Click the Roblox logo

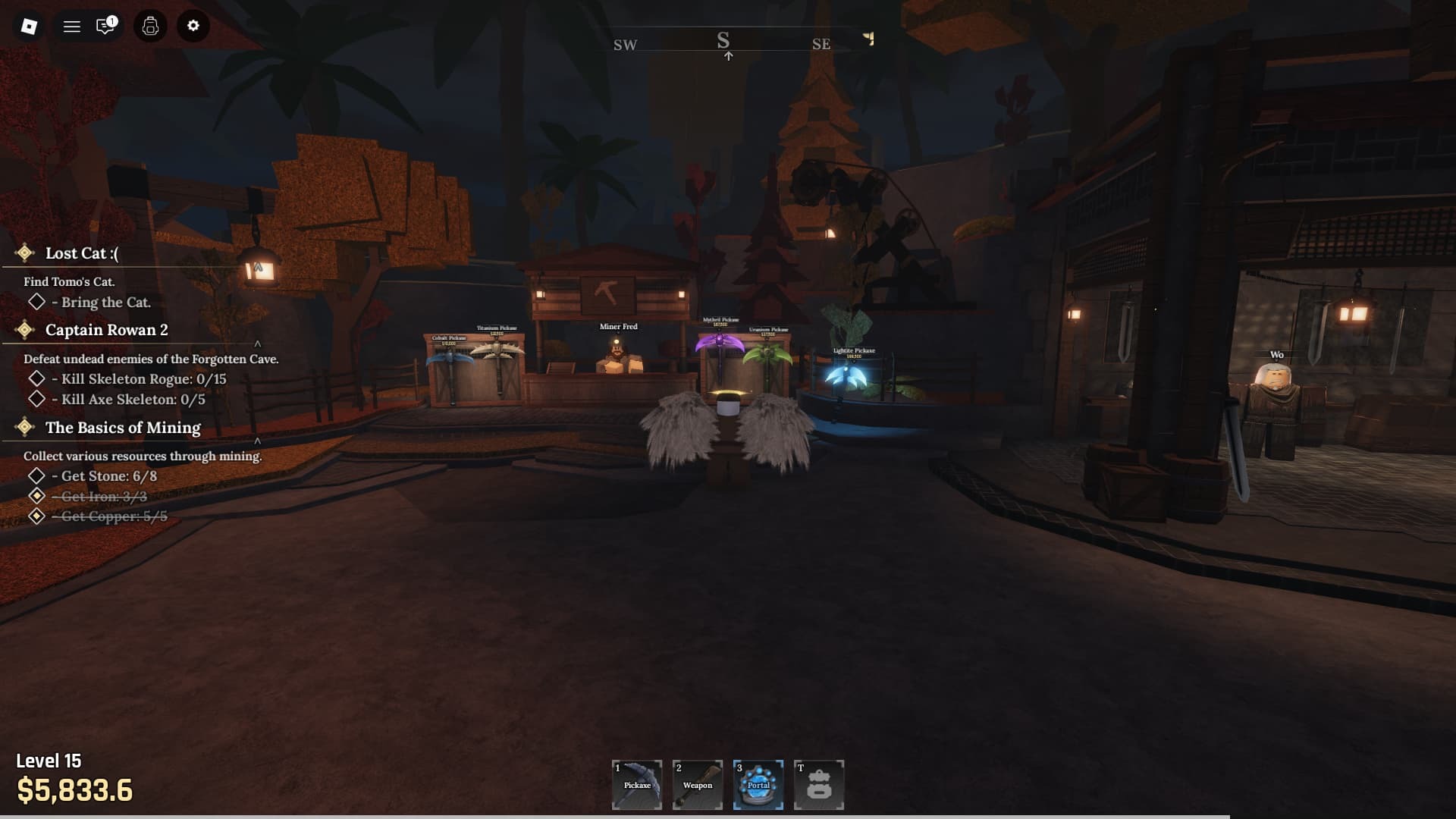28,26
